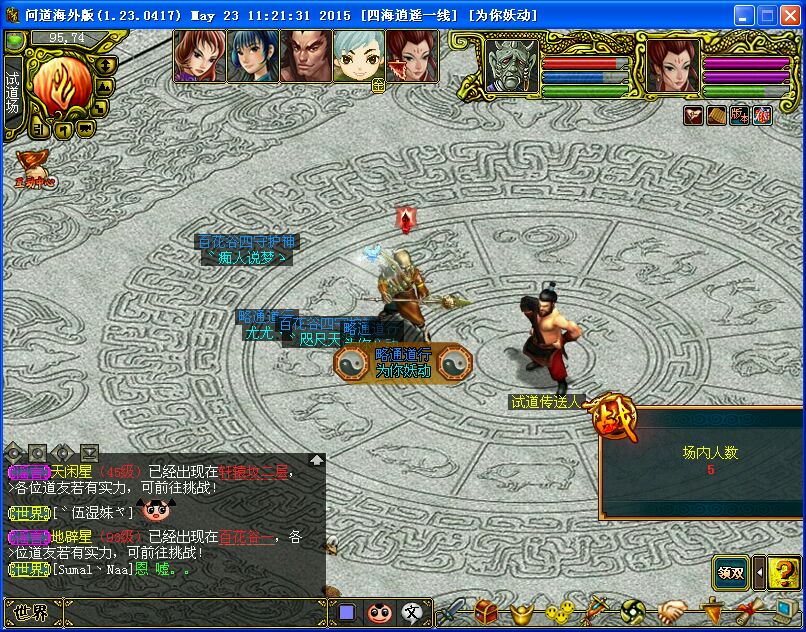Open the treasure chest inventory icon
This screenshot has width=806, height=632.
click(487, 611)
